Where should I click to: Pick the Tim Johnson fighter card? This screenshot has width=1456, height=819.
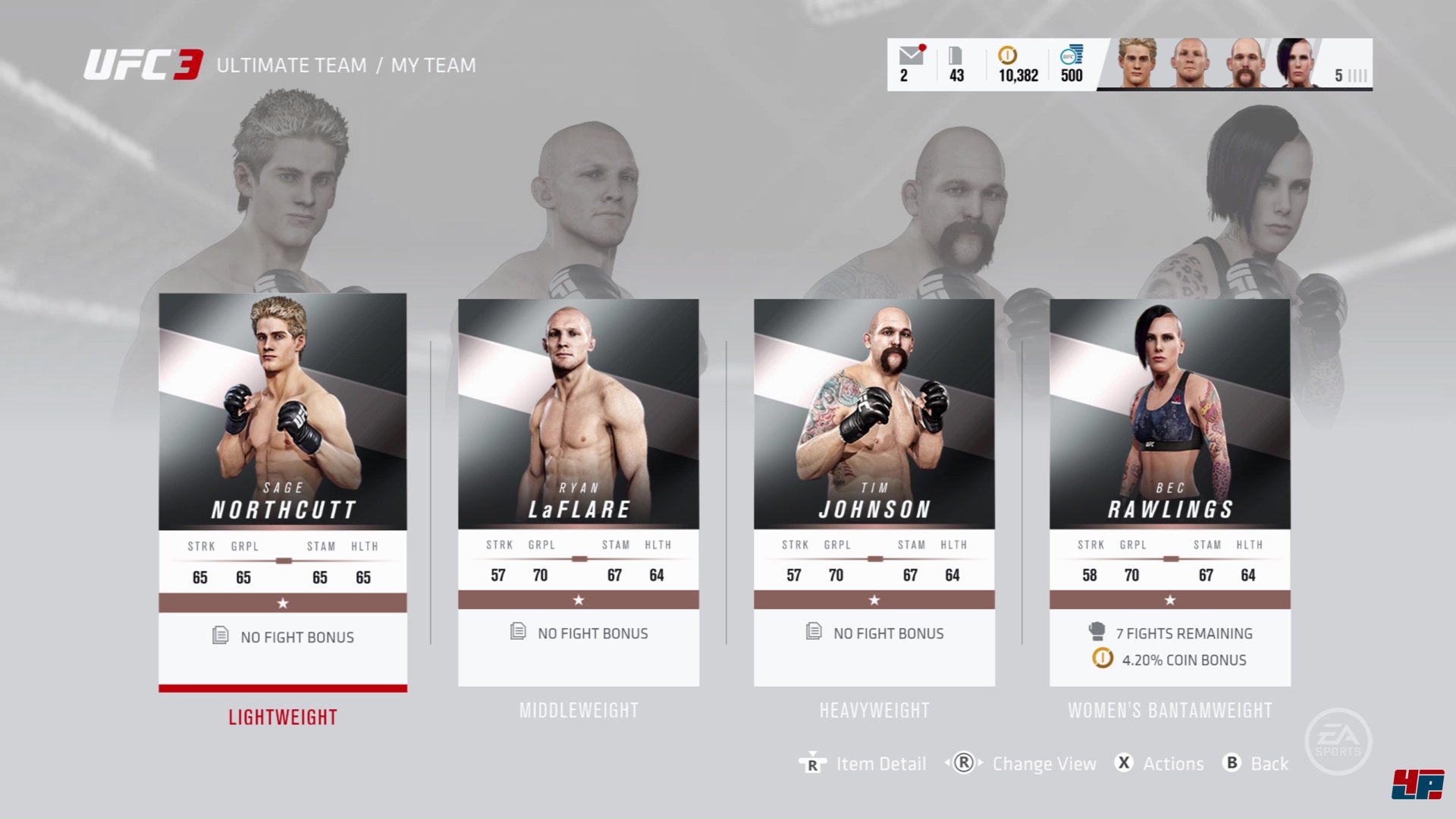(874, 491)
